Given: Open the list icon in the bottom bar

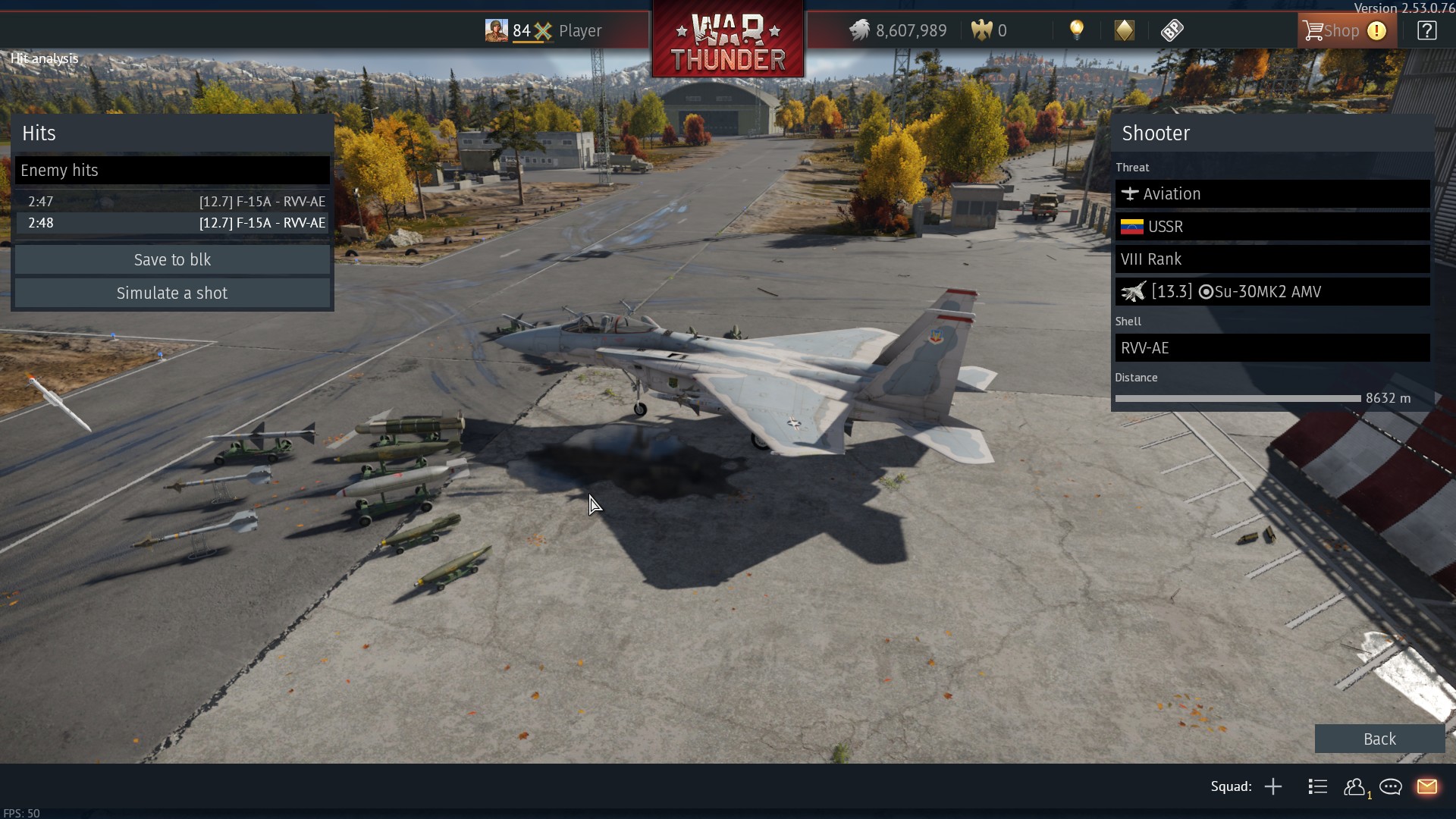Looking at the screenshot, I should coord(1317,786).
